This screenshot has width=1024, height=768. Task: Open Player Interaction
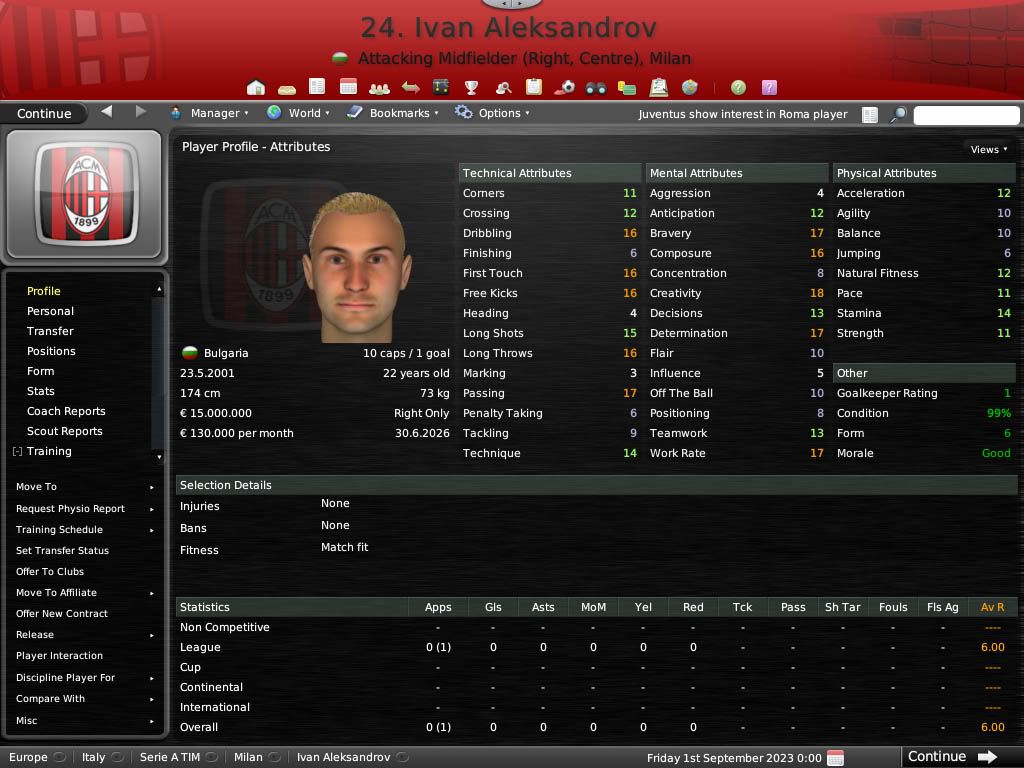(x=59, y=656)
